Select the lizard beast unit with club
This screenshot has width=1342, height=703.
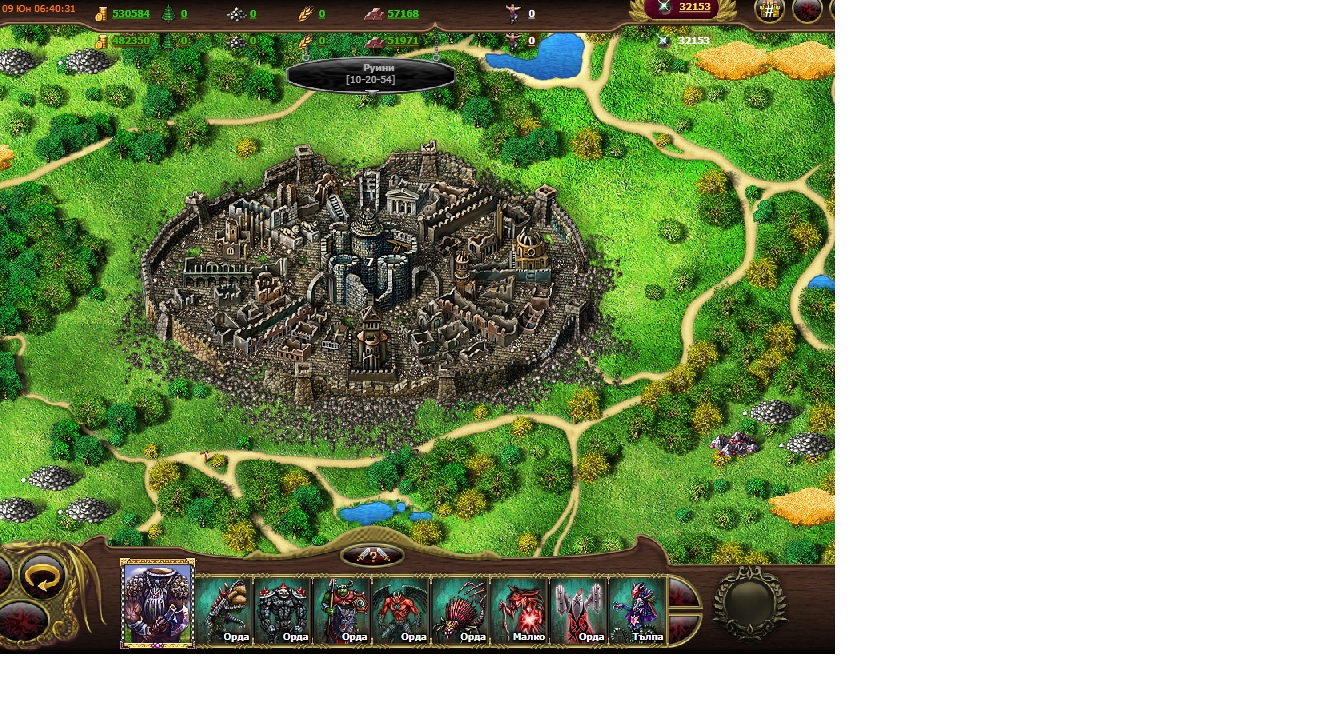click(223, 609)
